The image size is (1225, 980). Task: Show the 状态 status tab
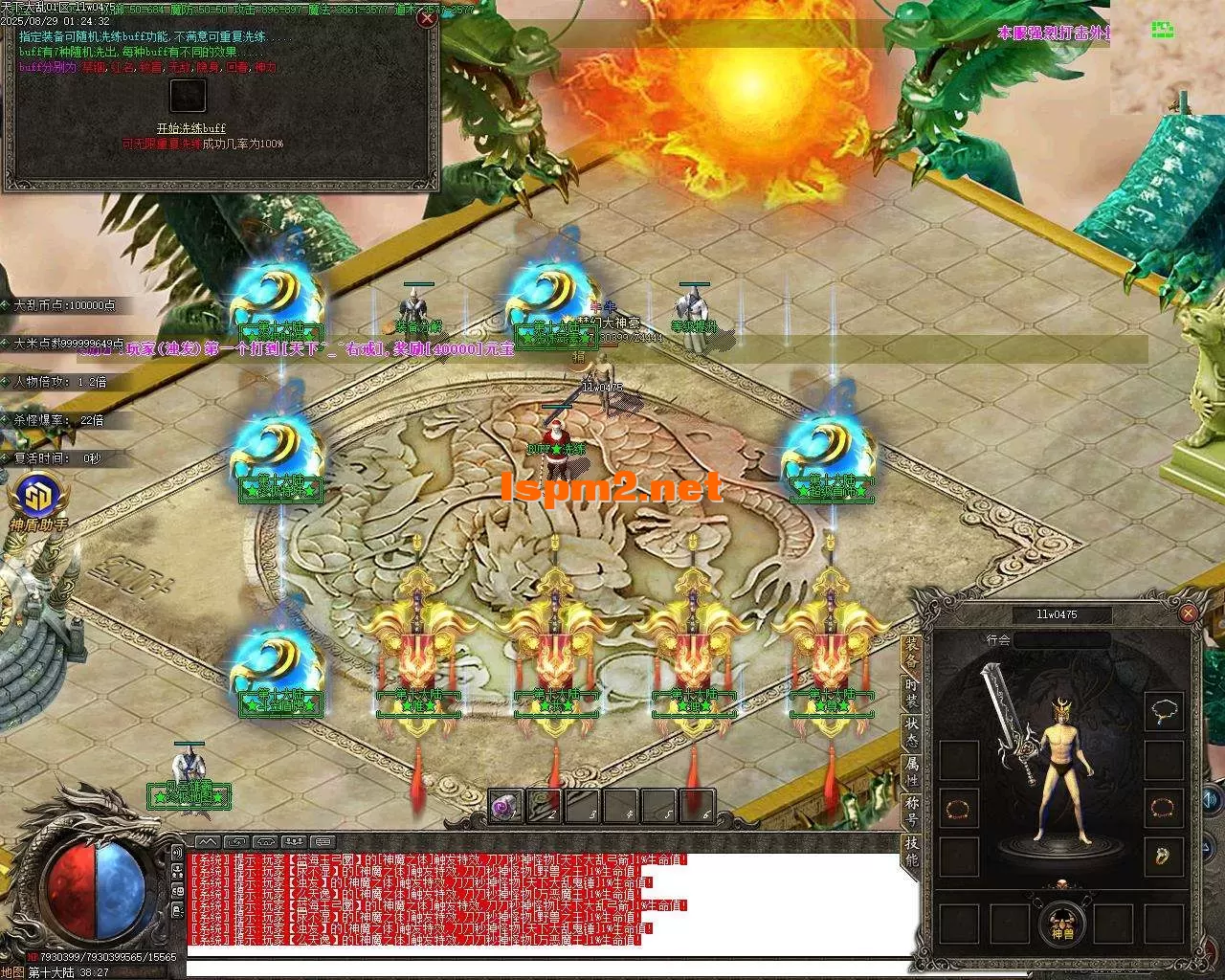click(910, 733)
